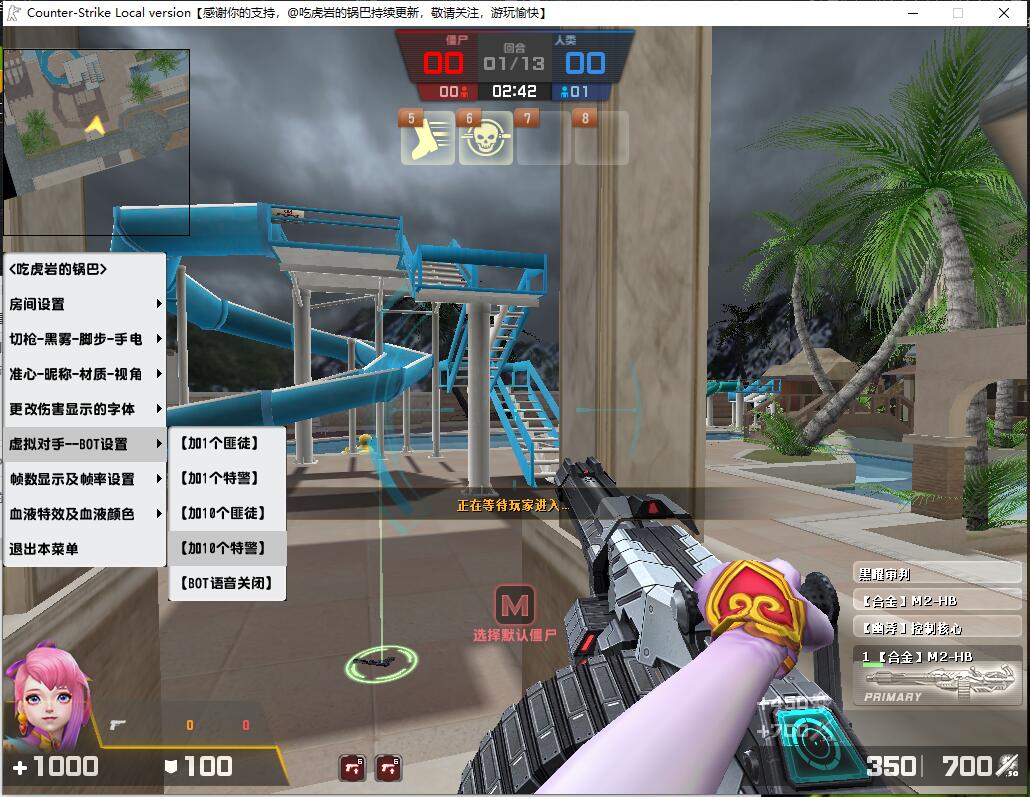Toggle the 【BOT语音关闭】 option
This screenshot has width=1030, height=797.
click(x=227, y=583)
